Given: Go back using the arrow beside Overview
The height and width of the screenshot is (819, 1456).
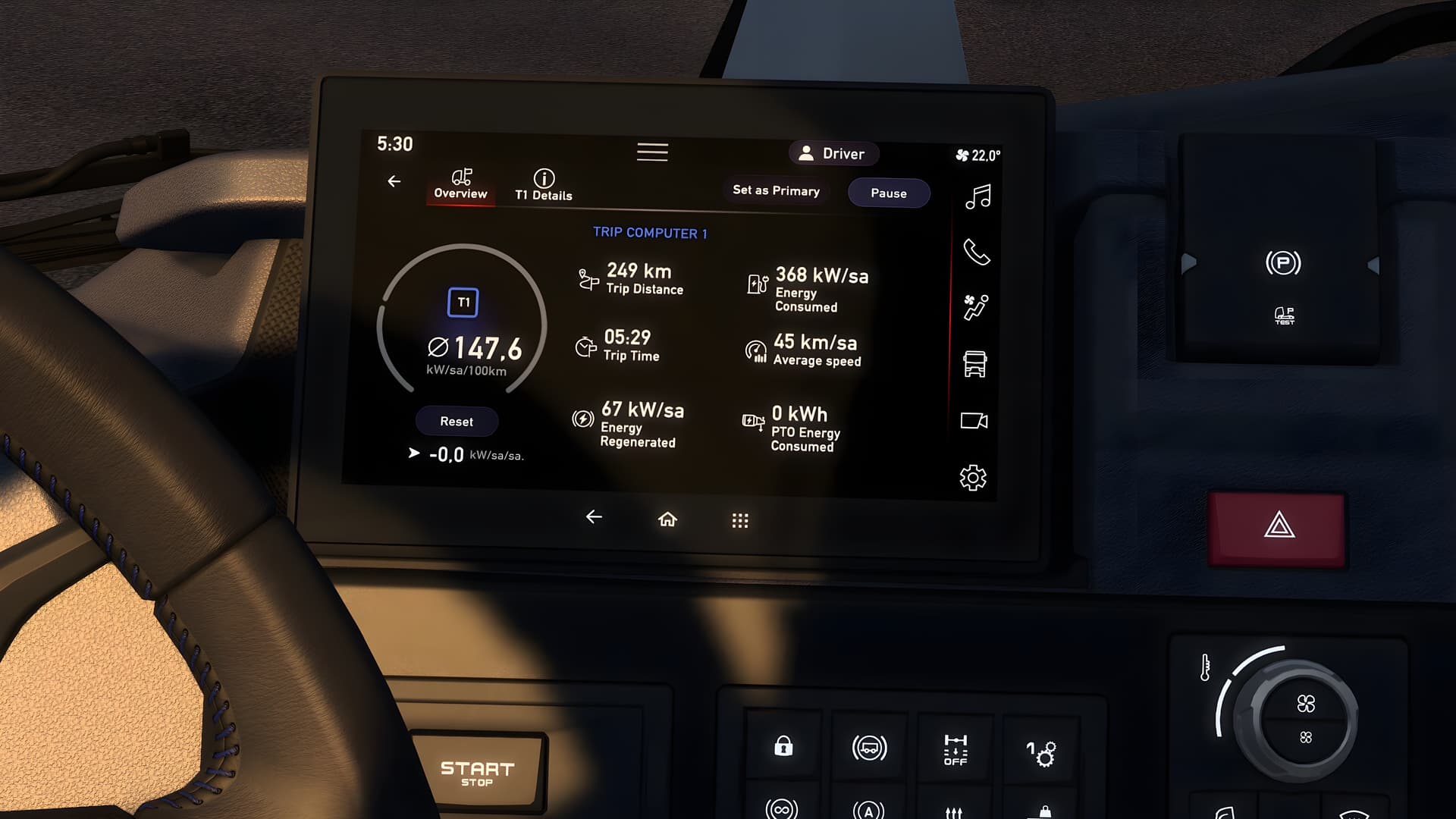Looking at the screenshot, I should click(394, 181).
